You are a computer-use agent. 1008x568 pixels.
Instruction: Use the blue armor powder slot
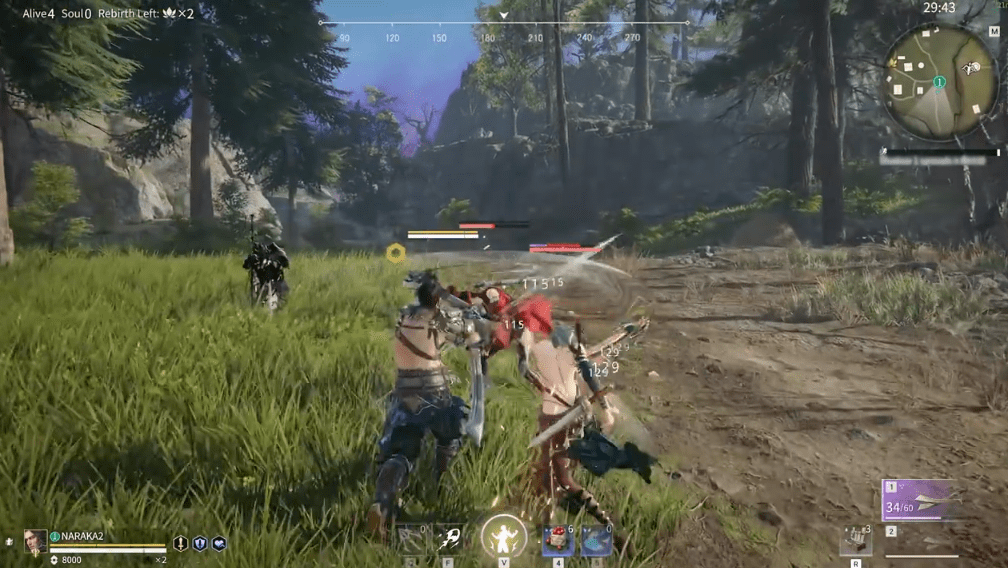coord(597,541)
